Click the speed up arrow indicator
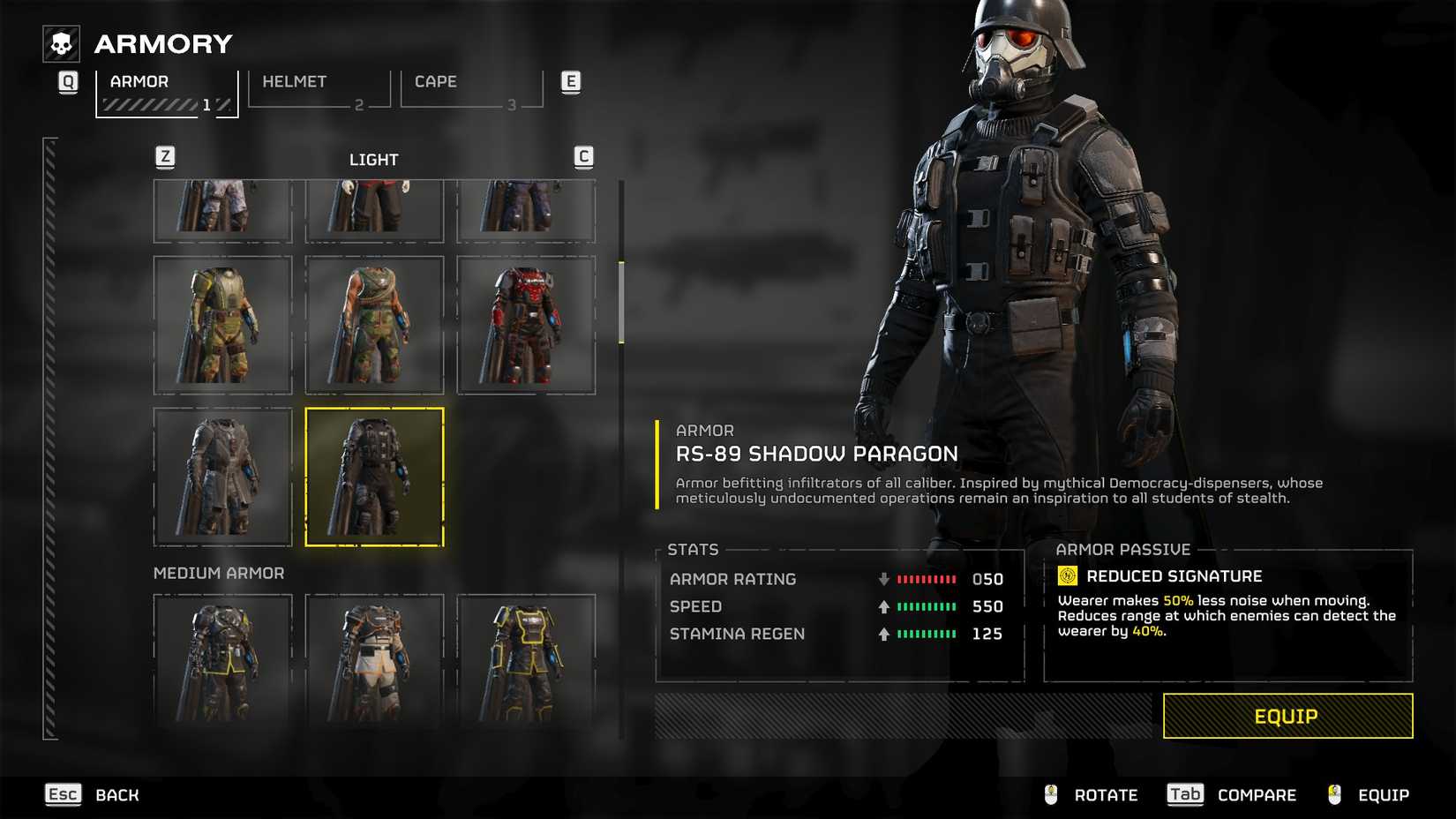 (x=882, y=606)
